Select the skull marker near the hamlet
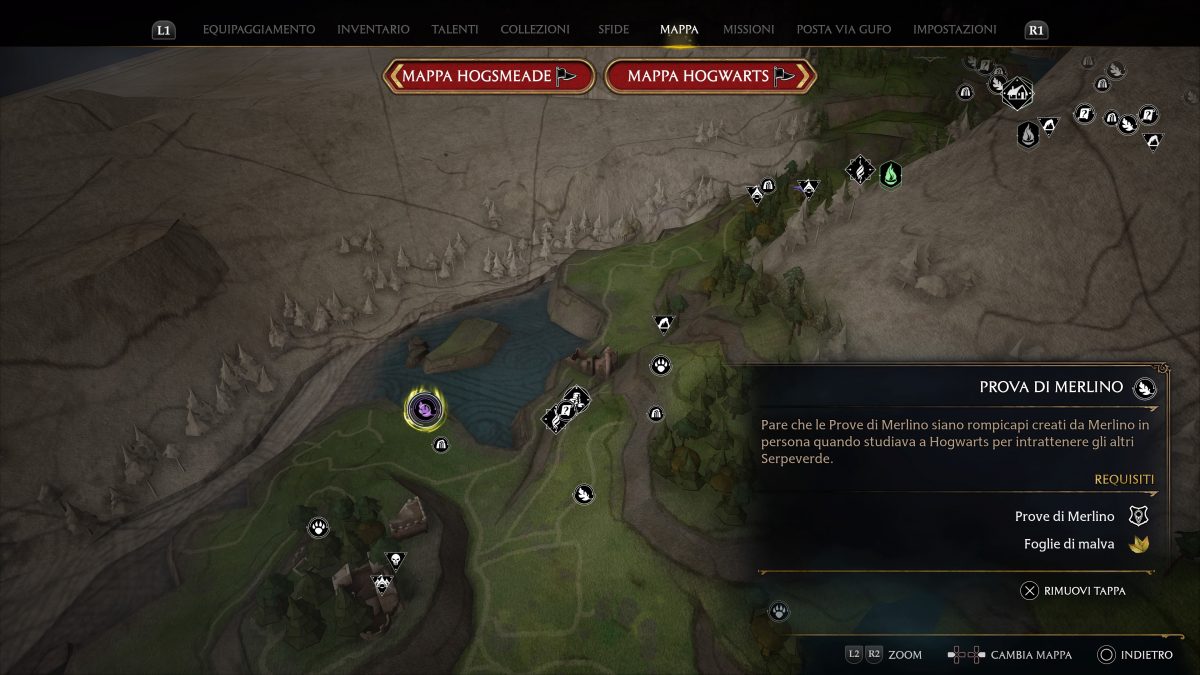The height and width of the screenshot is (675, 1200). pos(395,561)
